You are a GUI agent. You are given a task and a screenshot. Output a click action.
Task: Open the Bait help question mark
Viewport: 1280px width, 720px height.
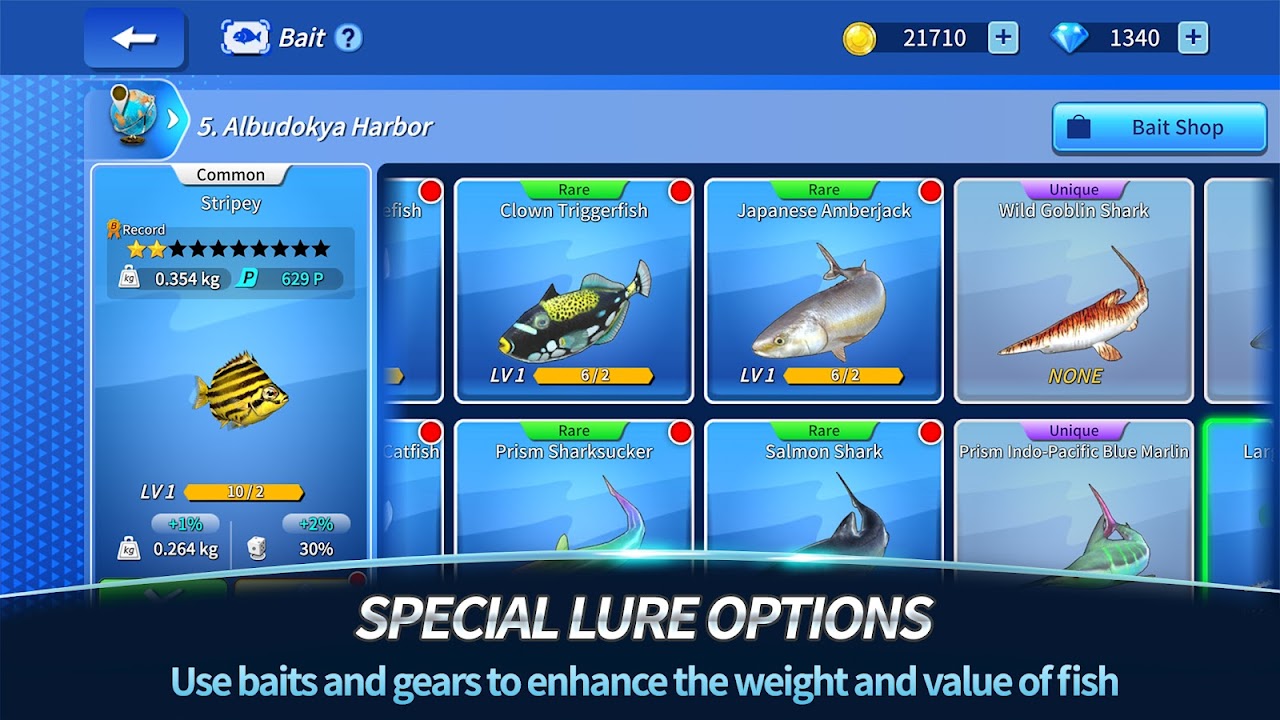click(350, 37)
